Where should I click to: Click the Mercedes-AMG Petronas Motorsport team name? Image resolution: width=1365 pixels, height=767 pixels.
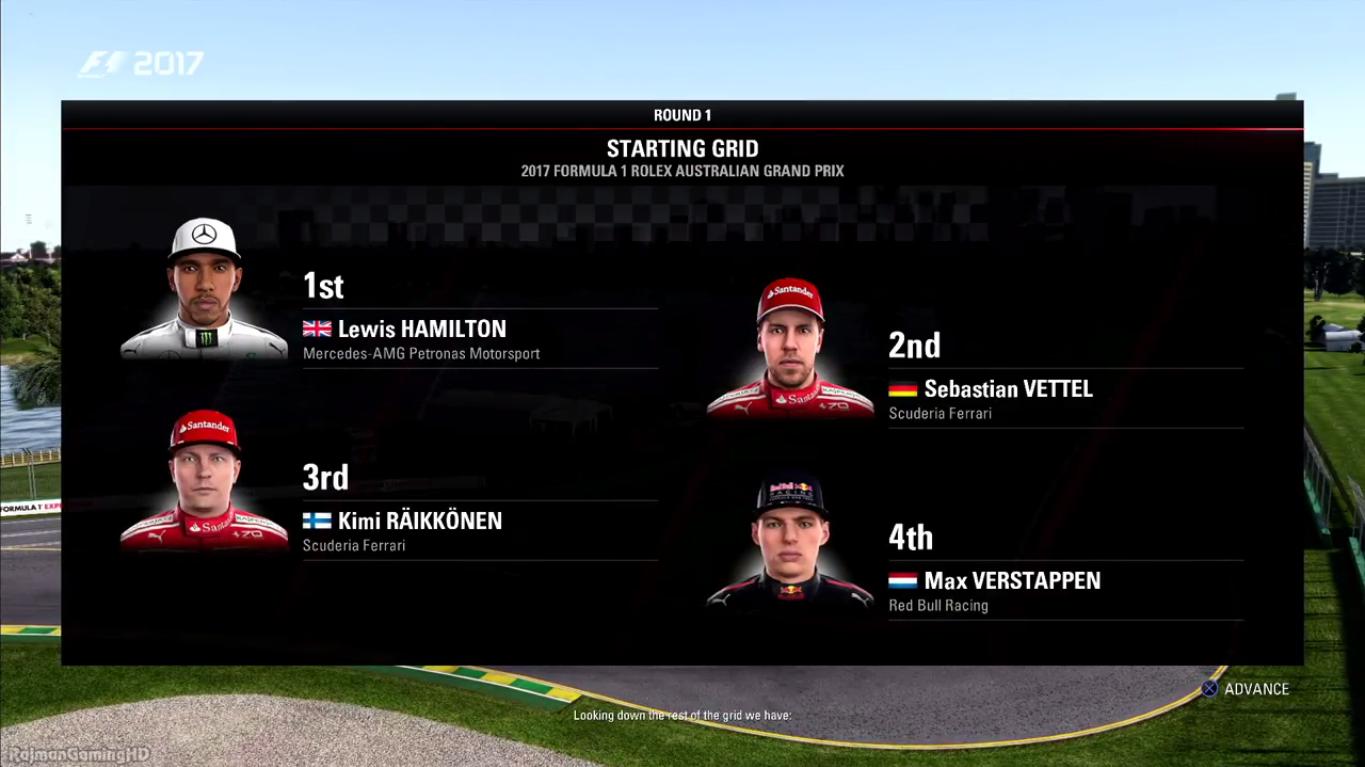420,353
